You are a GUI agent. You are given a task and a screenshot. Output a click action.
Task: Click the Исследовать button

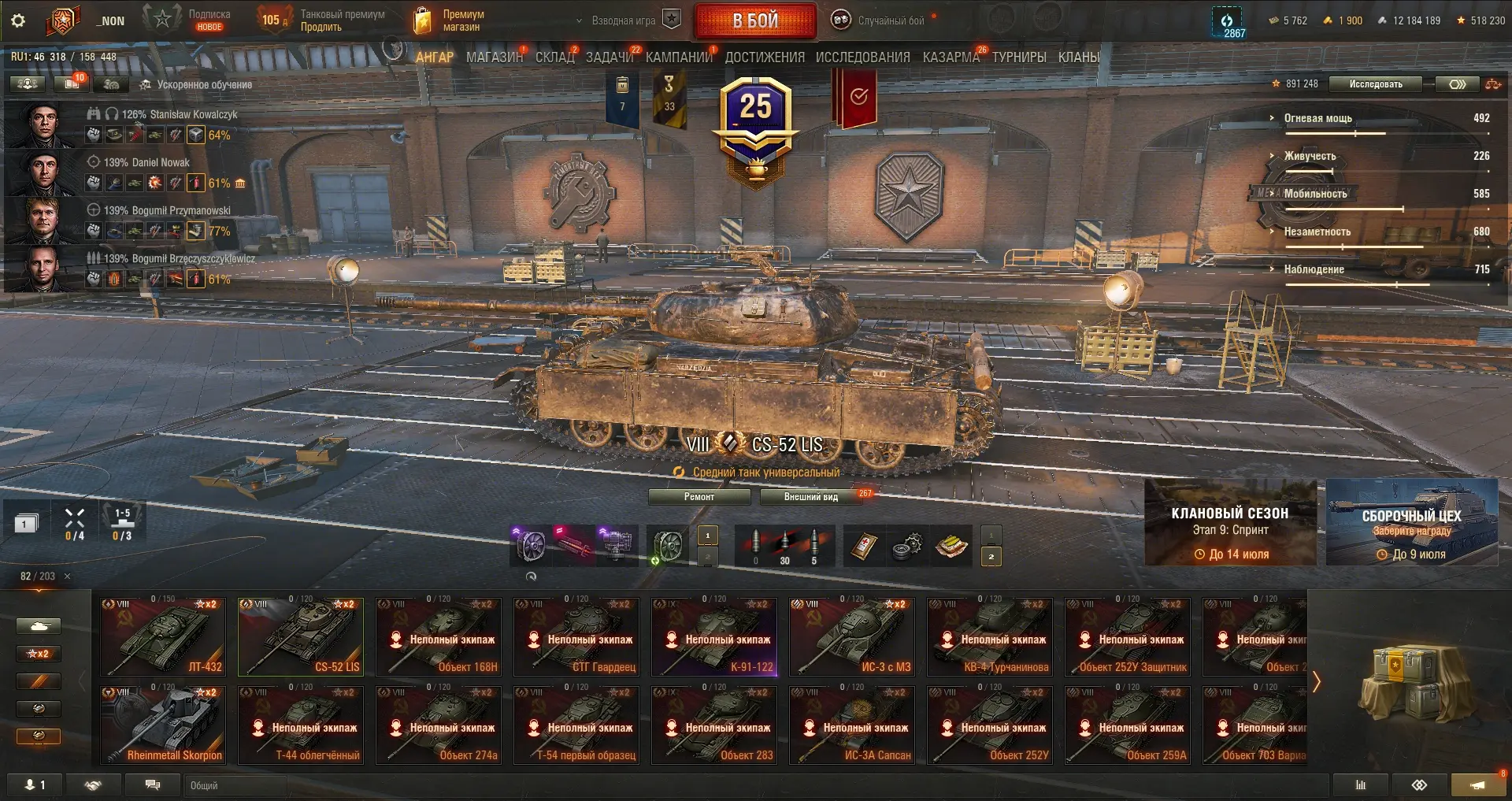pyautogui.click(x=1375, y=84)
